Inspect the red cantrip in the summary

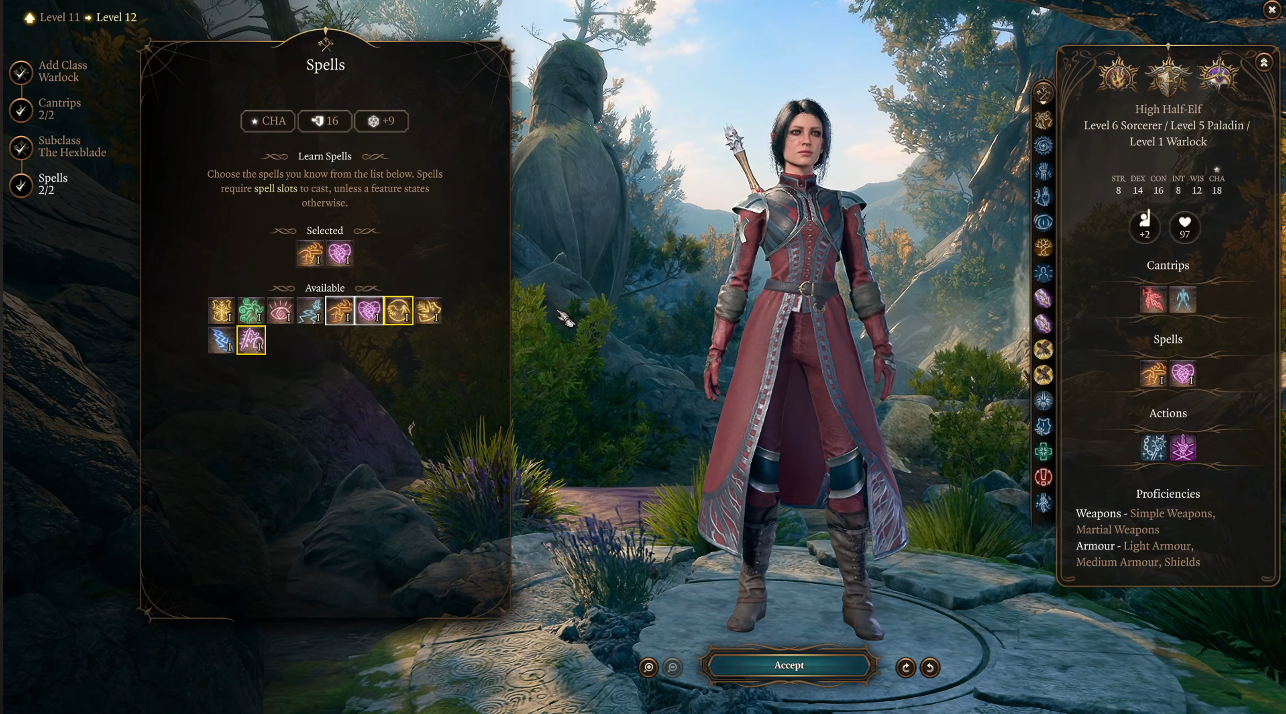[x=1154, y=299]
